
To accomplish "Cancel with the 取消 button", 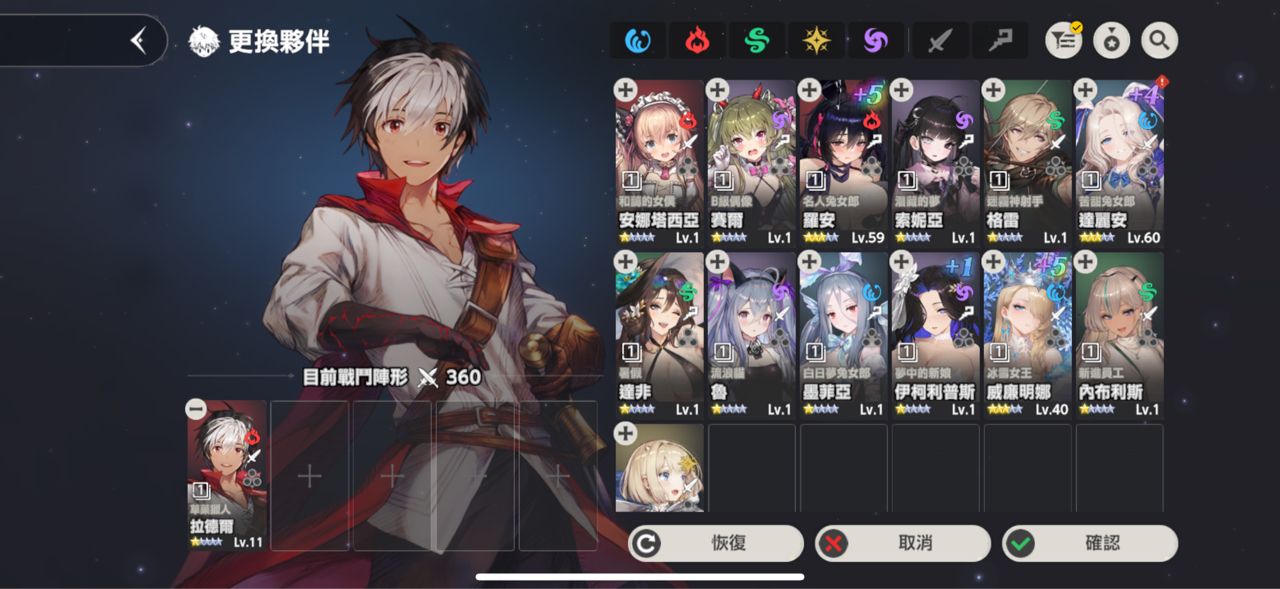I will pos(902,543).
